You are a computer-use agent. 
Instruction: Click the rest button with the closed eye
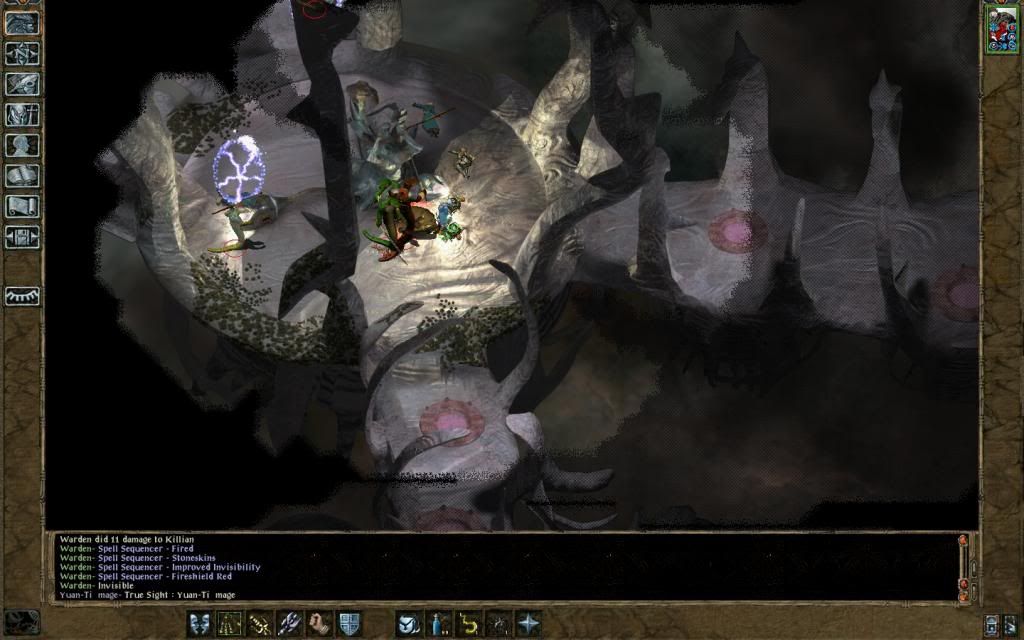(22, 296)
